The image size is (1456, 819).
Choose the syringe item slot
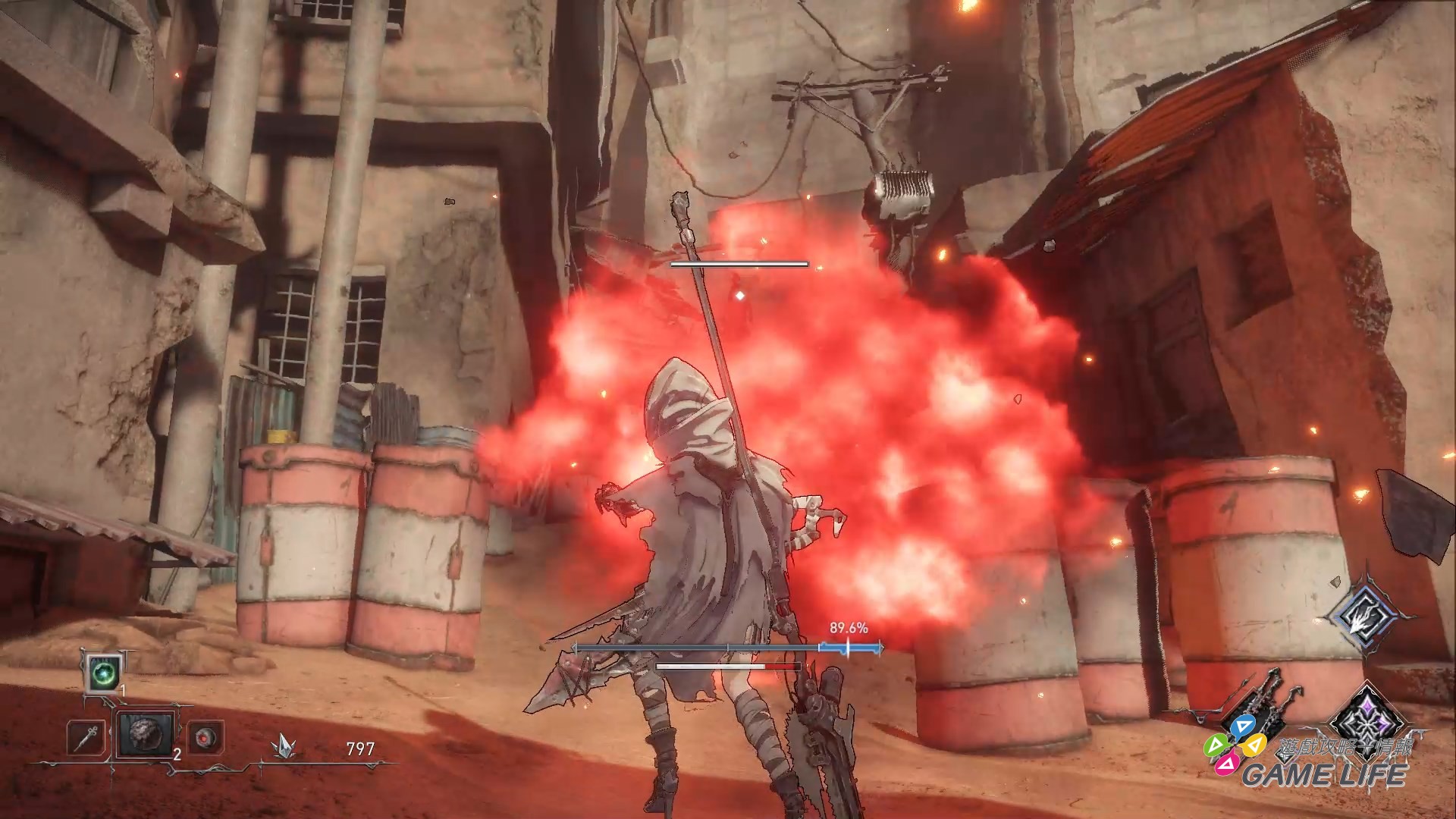click(x=86, y=737)
